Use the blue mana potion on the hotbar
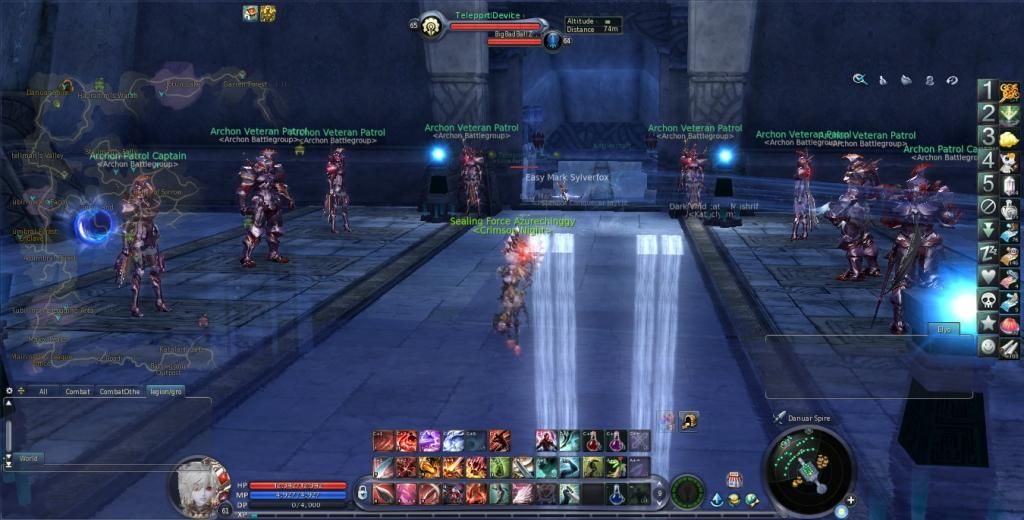The width and height of the screenshot is (1024, 520). (x=617, y=493)
